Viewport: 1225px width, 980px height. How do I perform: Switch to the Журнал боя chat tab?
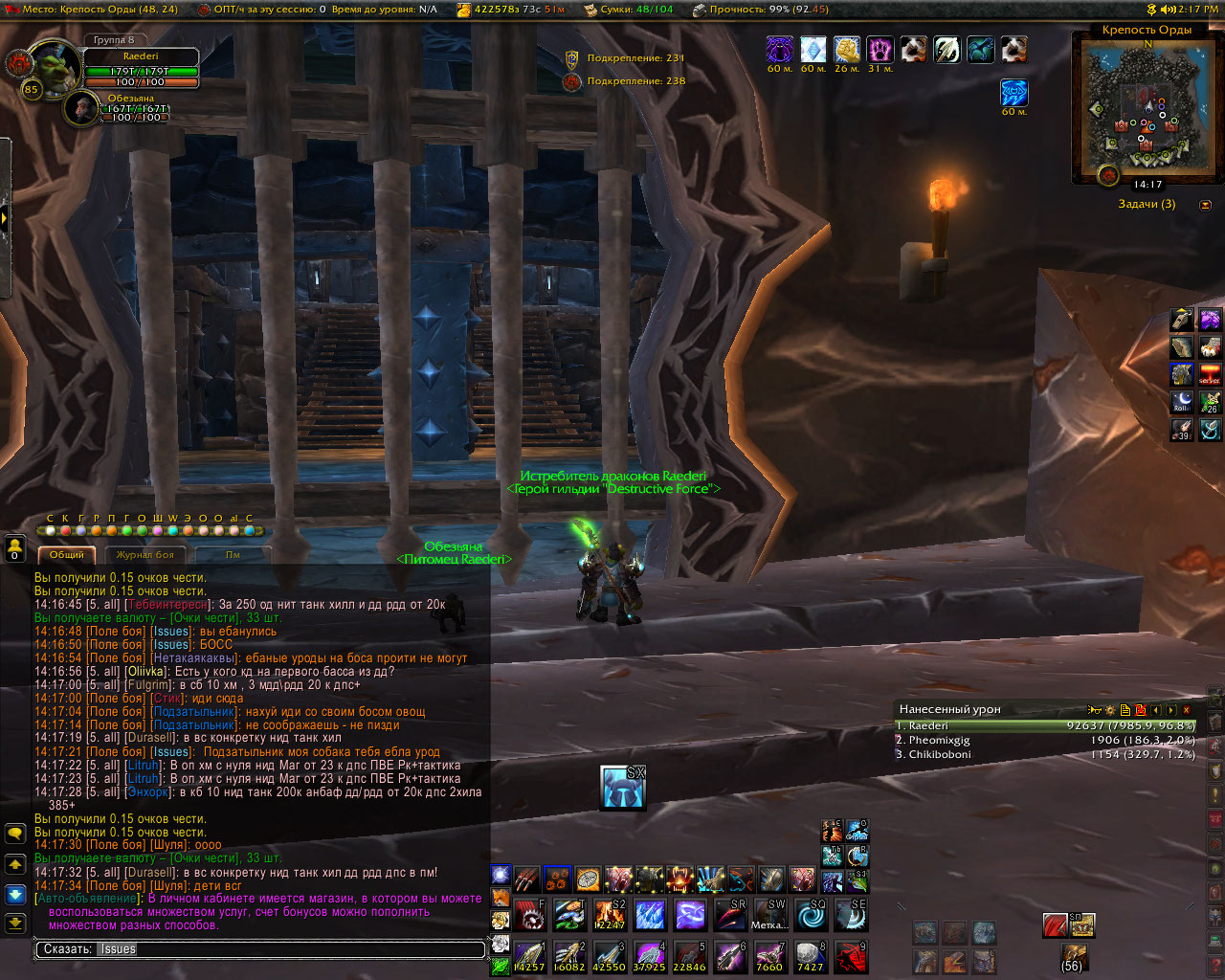pyautogui.click(x=145, y=554)
